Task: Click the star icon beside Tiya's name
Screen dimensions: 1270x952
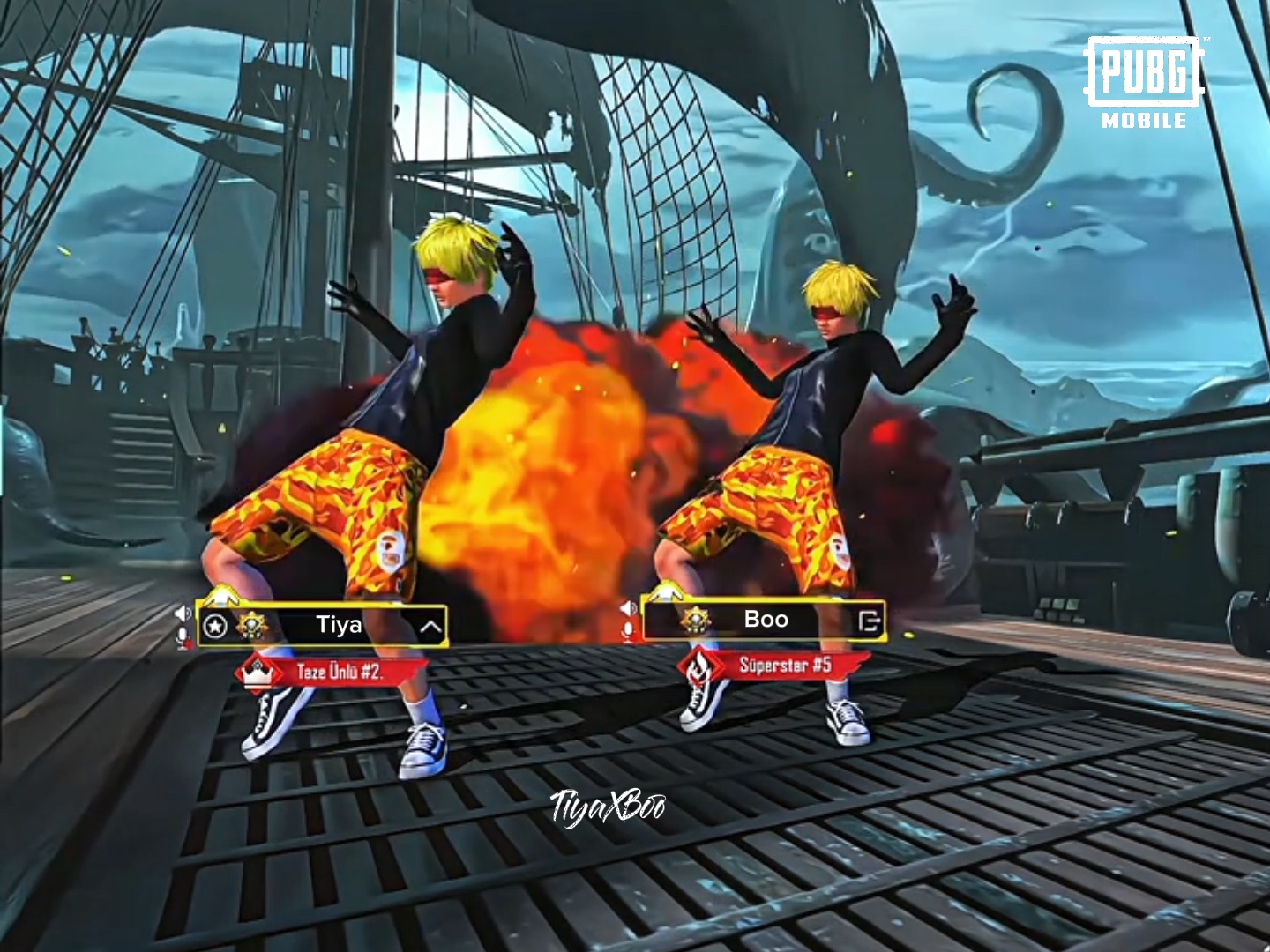Action: tap(215, 627)
